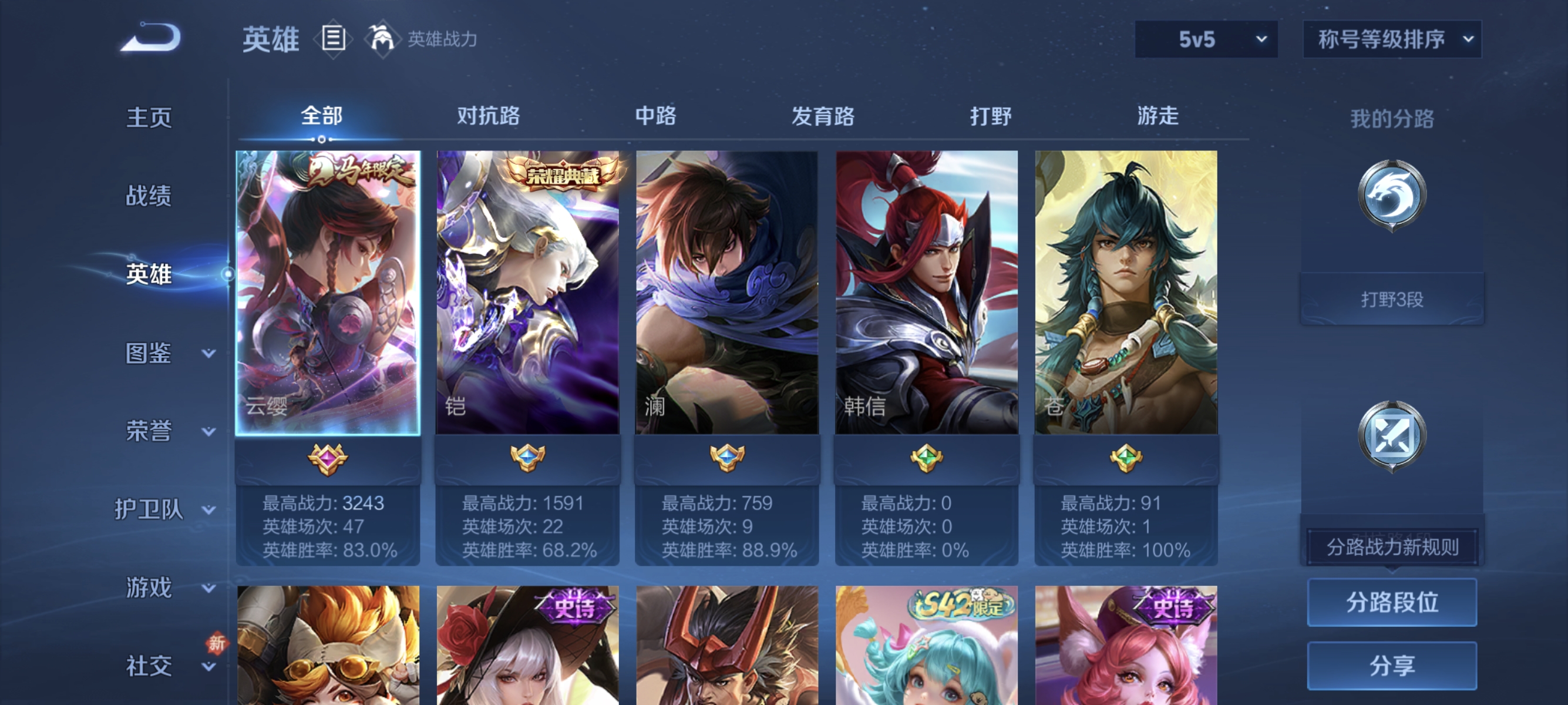The image size is (1568, 705).
Task: Click the 英雄战力 helmet icon
Action: coord(383,38)
